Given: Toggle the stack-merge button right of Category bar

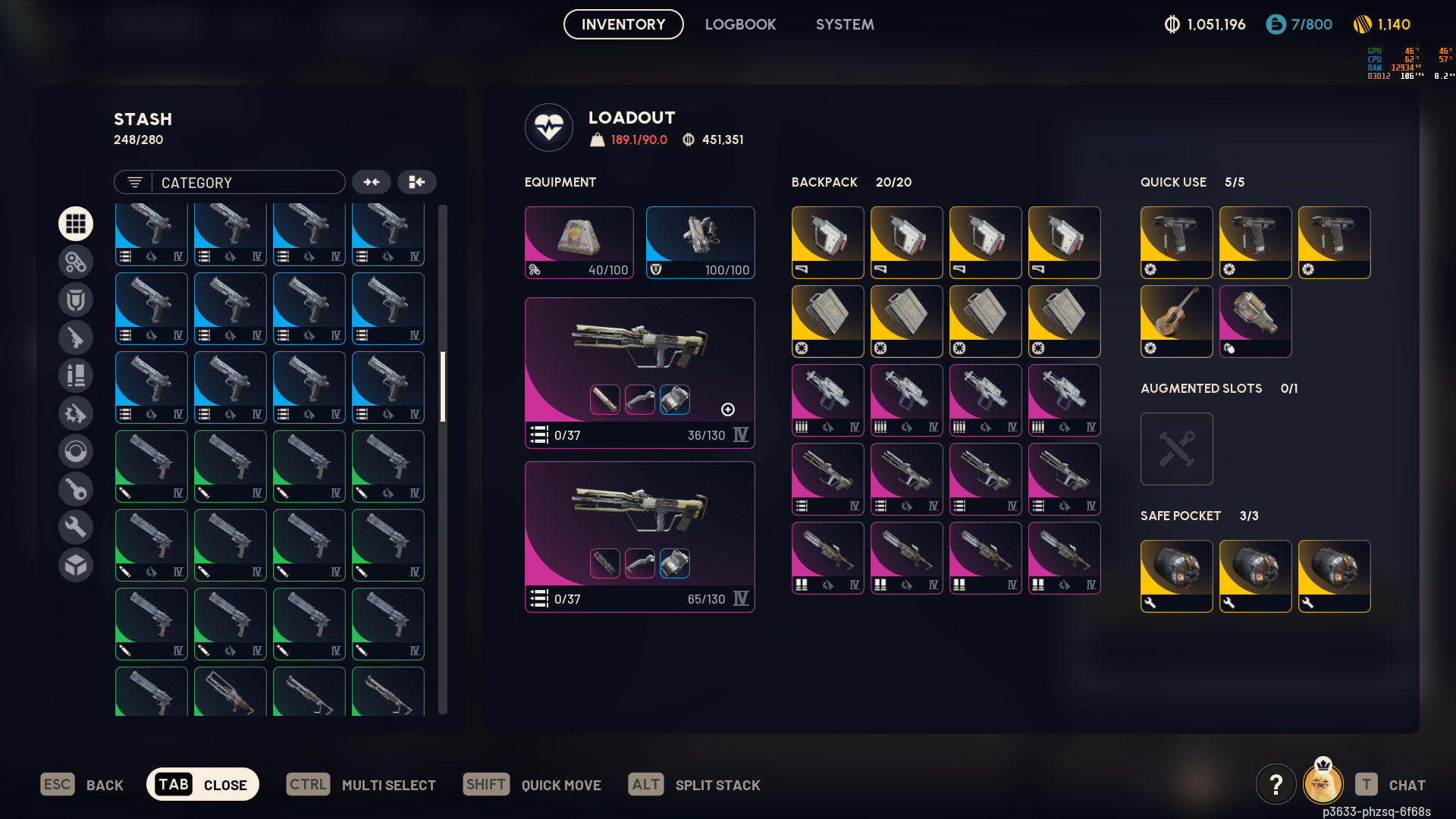Looking at the screenshot, I should [417, 182].
